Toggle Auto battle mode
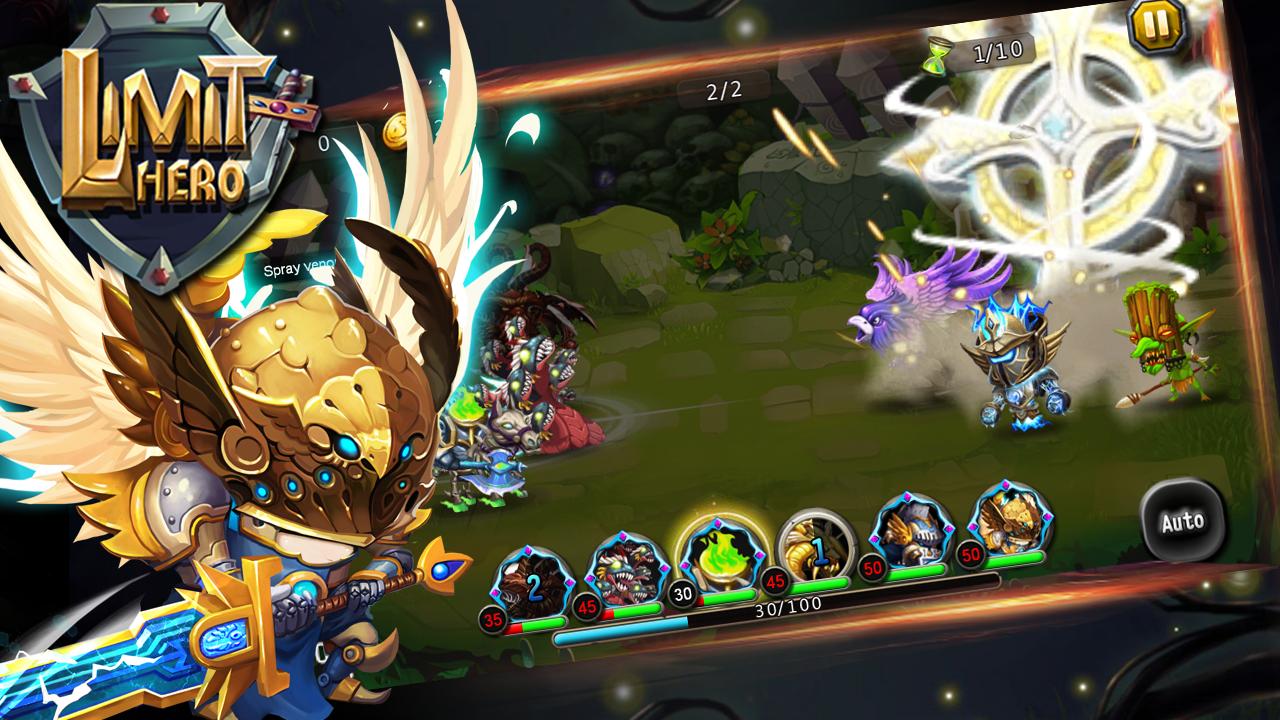The image size is (1280, 720). pyautogui.click(x=1185, y=522)
